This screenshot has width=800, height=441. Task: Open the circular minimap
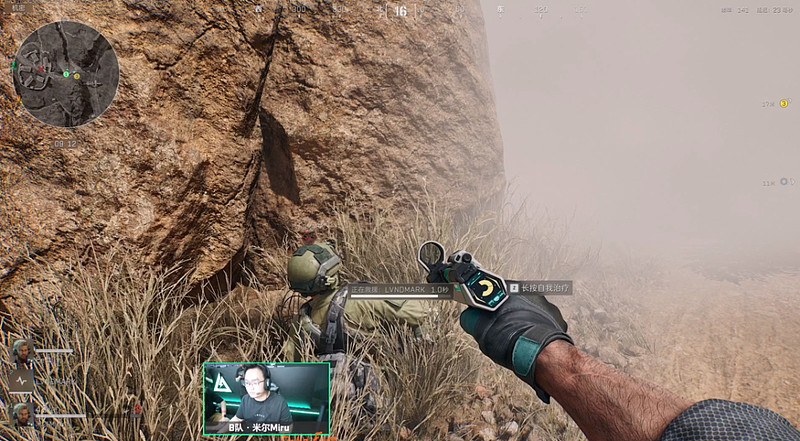click(x=67, y=73)
